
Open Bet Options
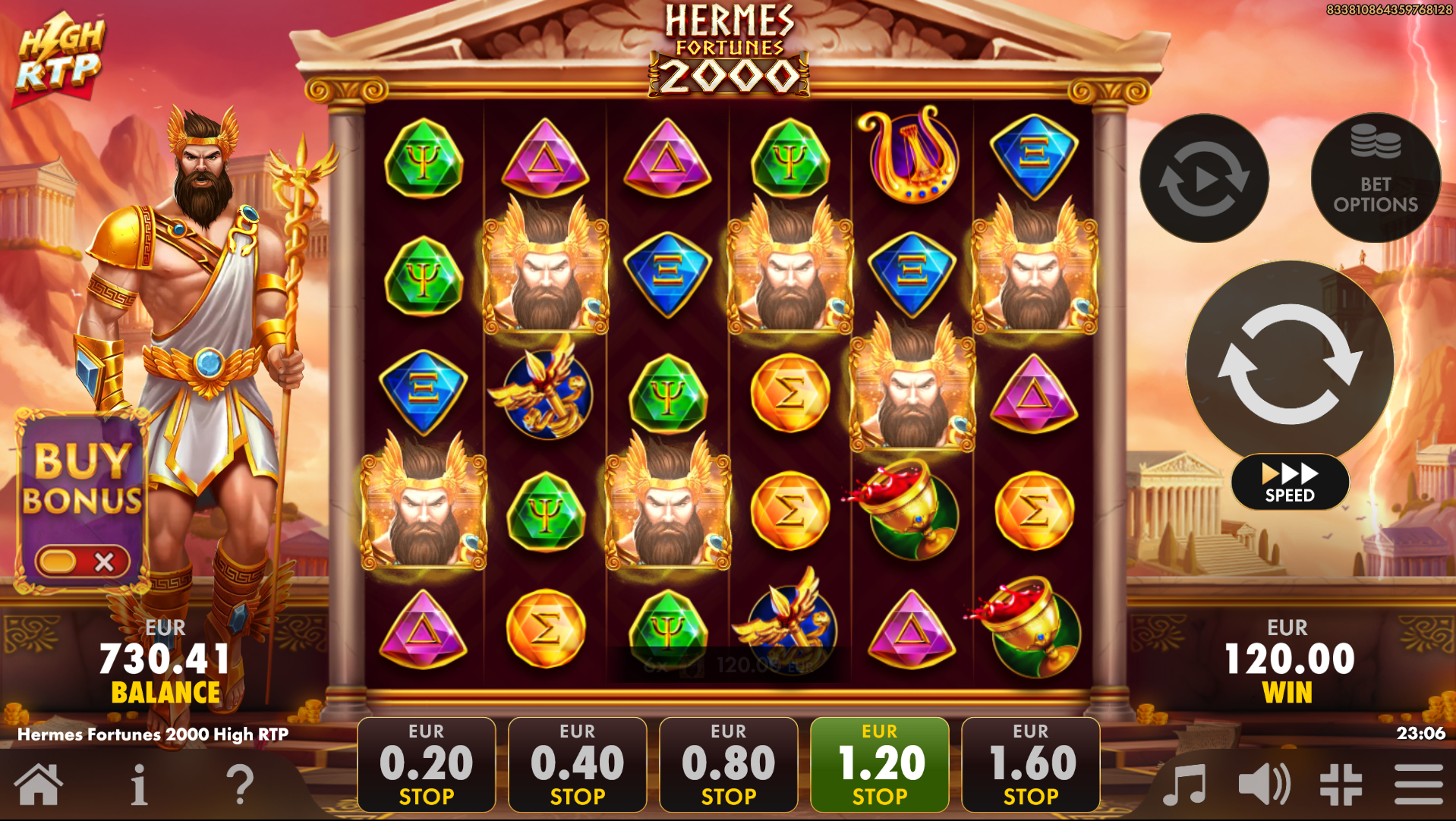tap(1375, 179)
